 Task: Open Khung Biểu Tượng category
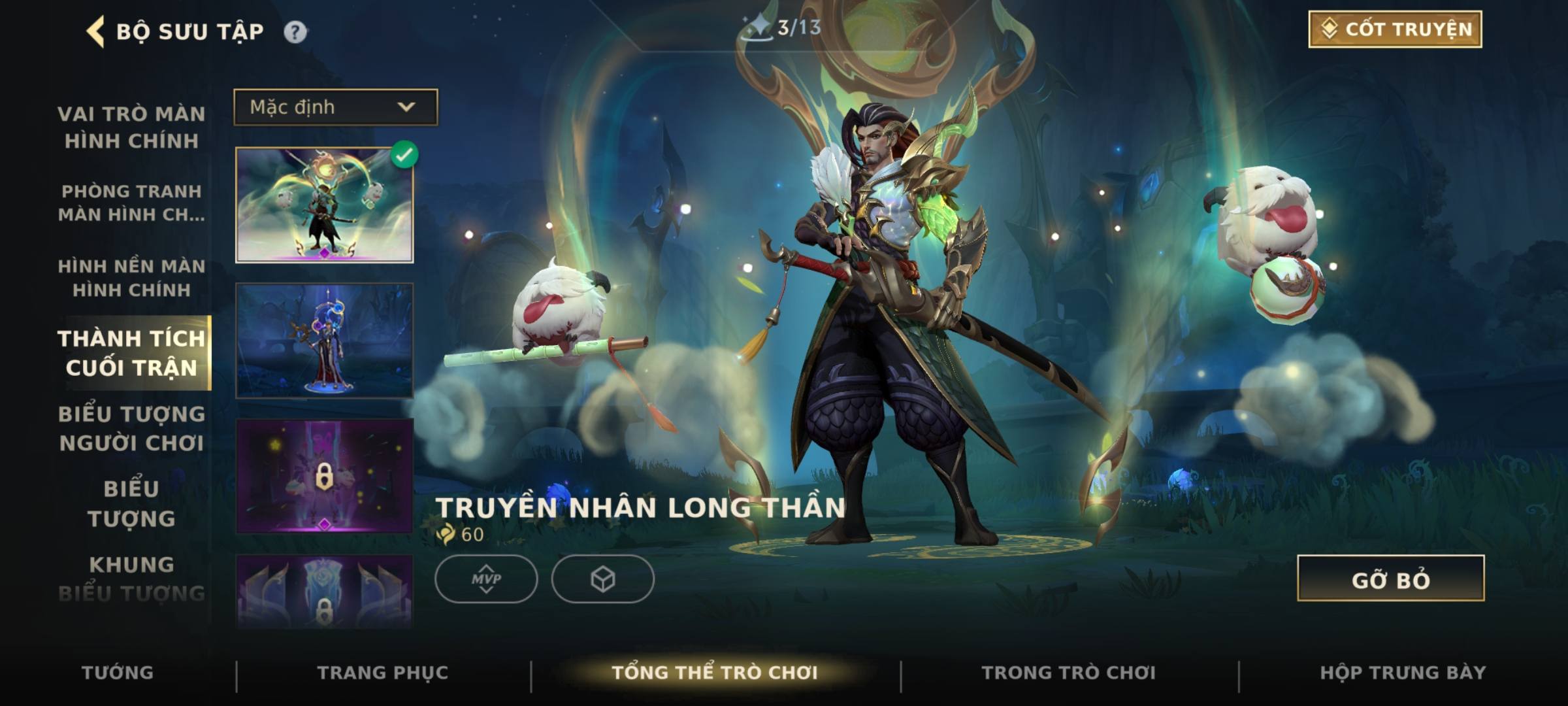(x=131, y=579)
